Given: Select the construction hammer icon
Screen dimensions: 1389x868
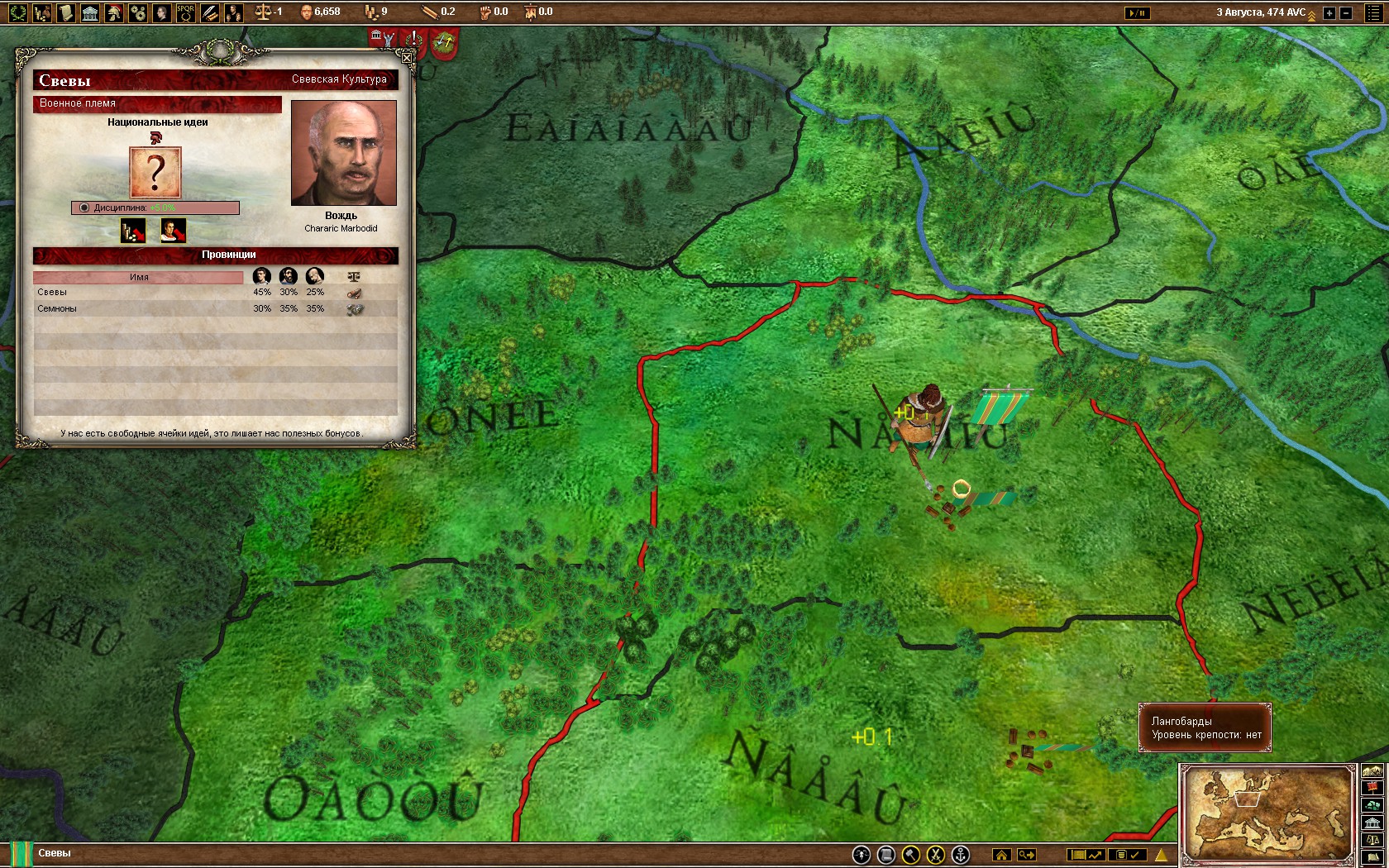Looking at the screenshot, I should 913,855.
